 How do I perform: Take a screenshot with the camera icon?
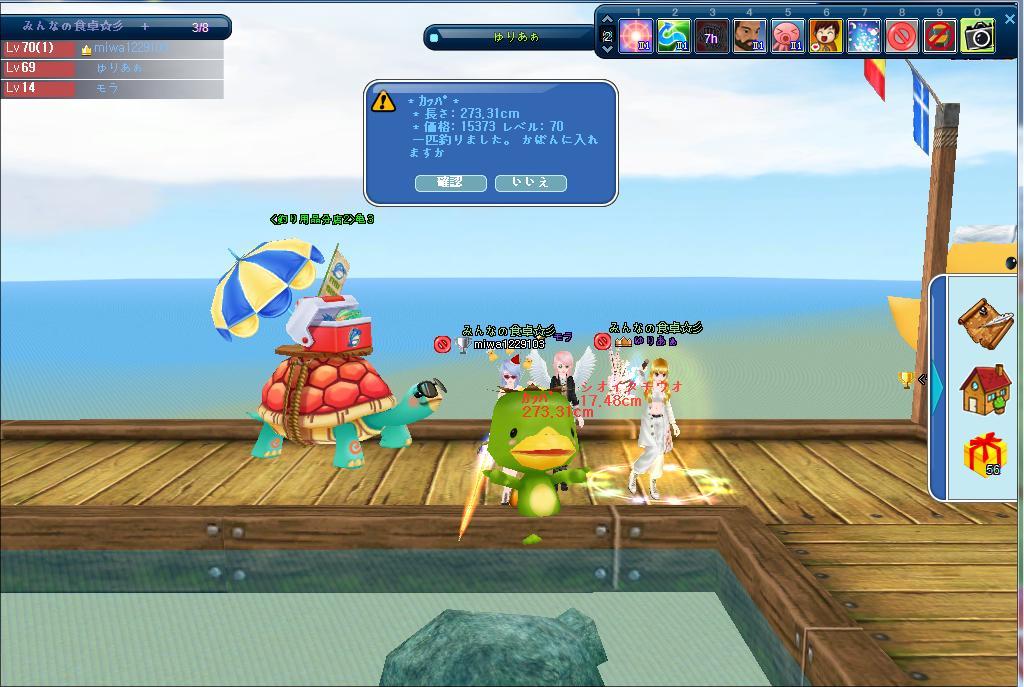tap(978, 37)
